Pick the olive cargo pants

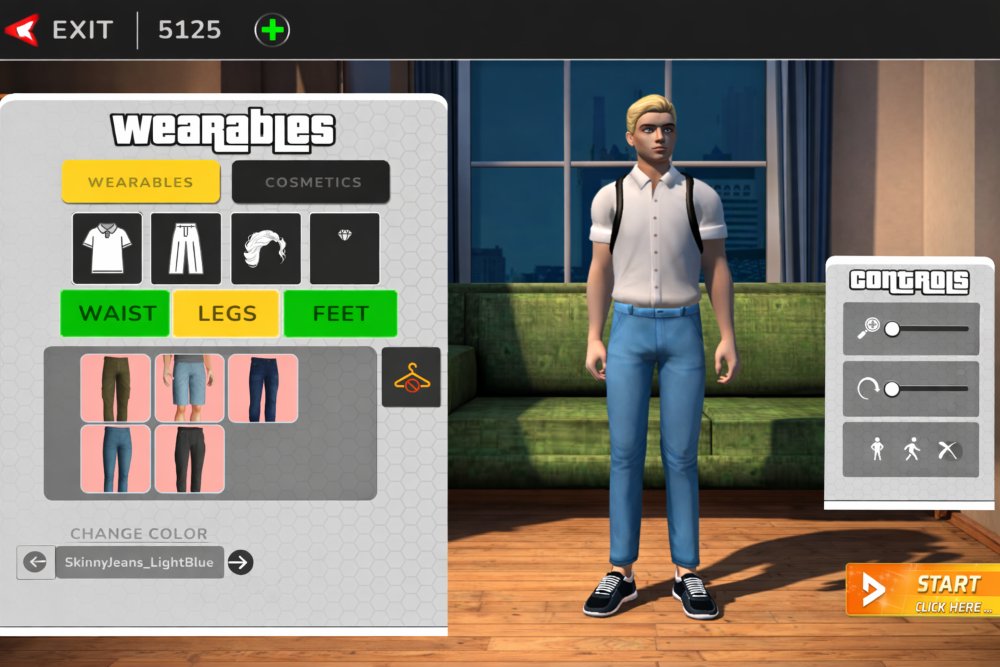pos(116,388)
